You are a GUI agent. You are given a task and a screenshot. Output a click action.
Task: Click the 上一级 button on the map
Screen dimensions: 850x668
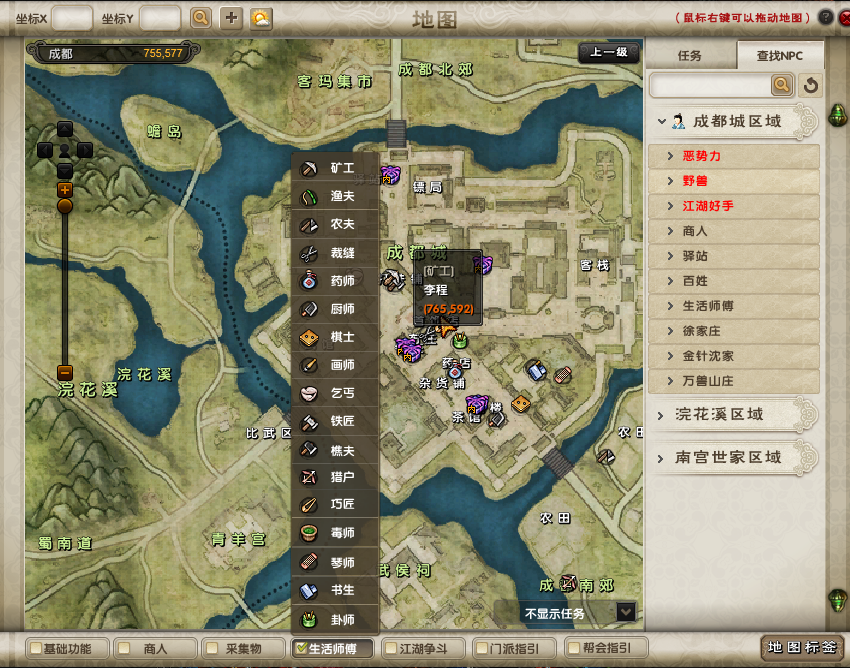[x=608, y=54]
